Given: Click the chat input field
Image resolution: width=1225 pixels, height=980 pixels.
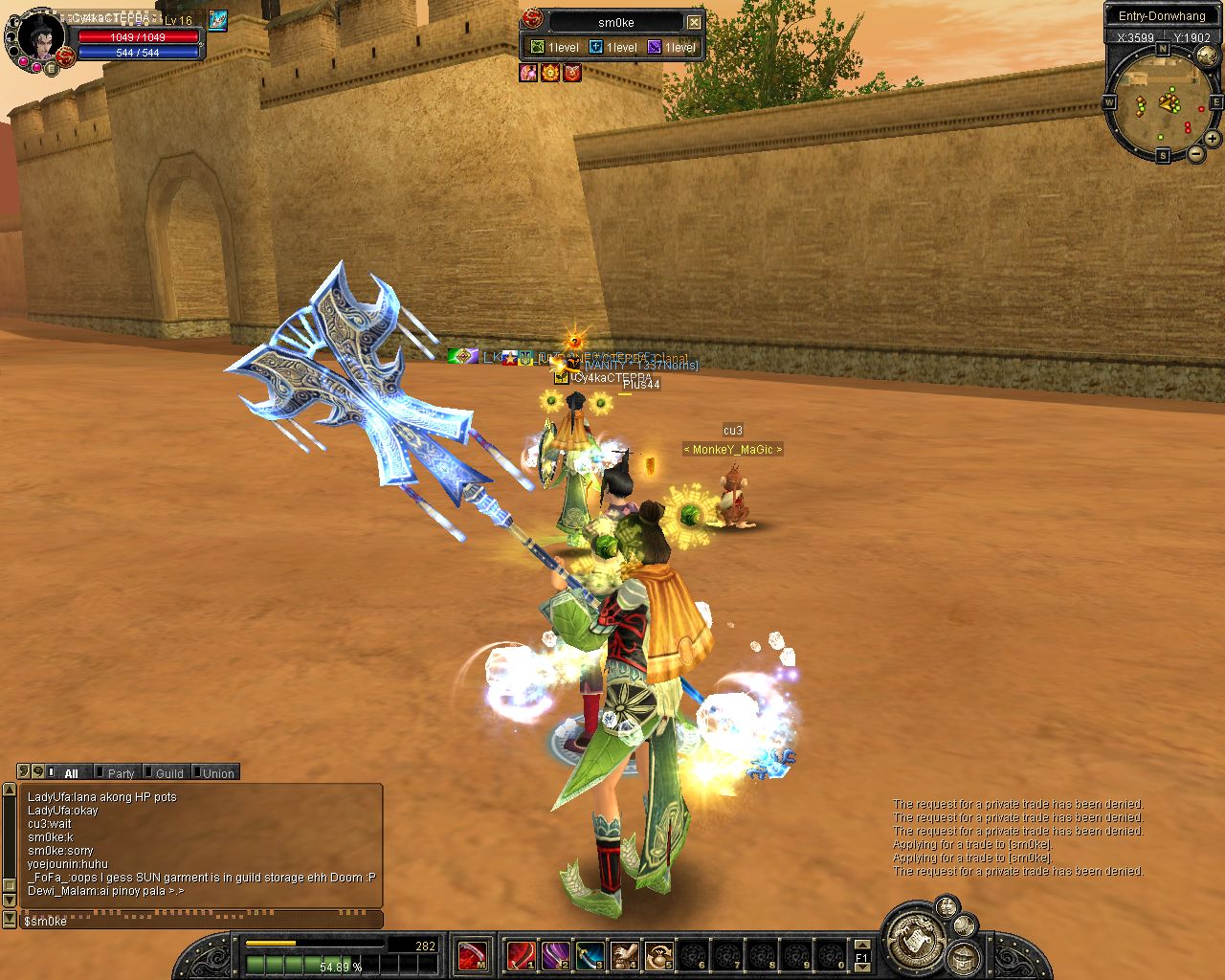Looking at the screenshot, I should [201, 921].
